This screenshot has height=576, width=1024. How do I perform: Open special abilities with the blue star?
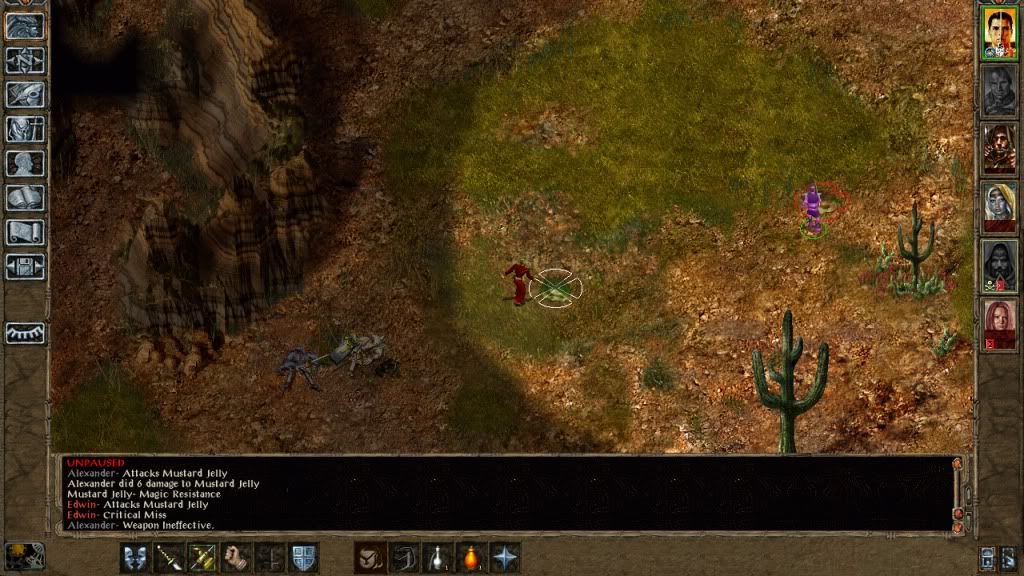click(x=507, y=557)
